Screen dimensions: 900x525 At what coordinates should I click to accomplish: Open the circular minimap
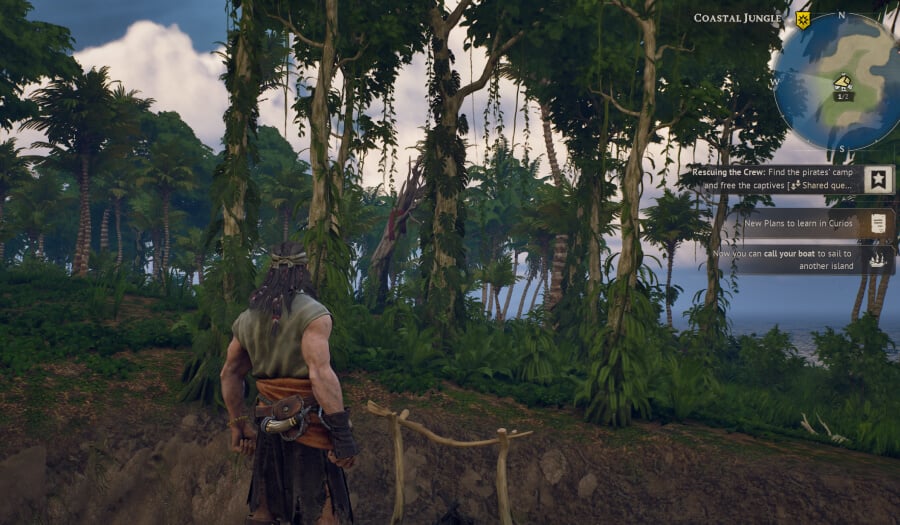point(840,82)
